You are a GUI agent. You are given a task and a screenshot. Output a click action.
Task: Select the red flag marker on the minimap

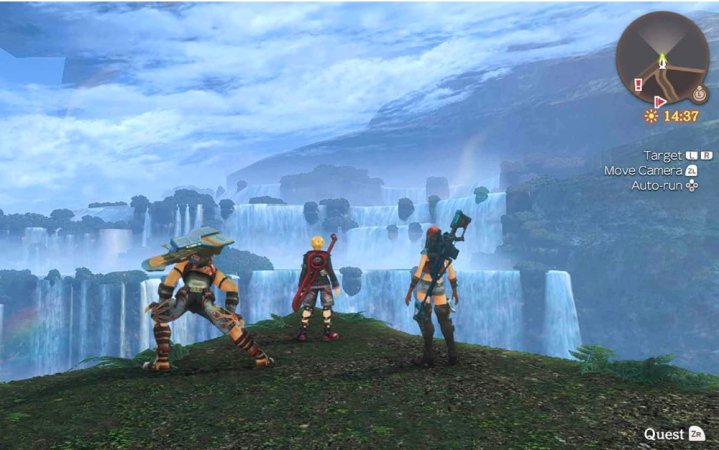point(659,101)
